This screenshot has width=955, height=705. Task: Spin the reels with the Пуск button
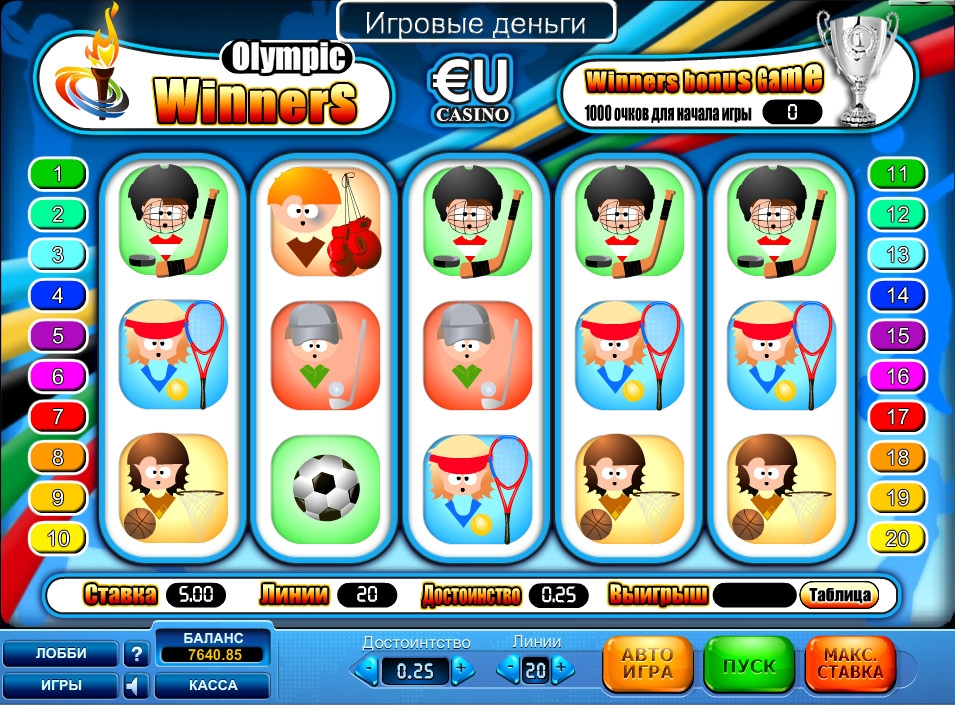[748, 666]
